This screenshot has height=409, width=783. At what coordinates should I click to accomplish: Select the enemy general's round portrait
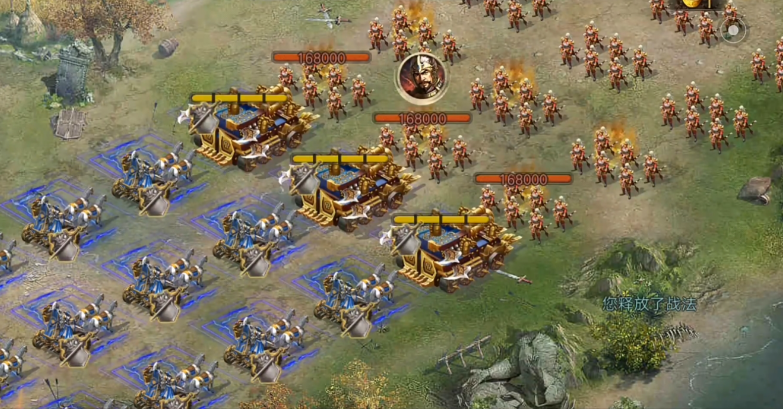[419, 78]
